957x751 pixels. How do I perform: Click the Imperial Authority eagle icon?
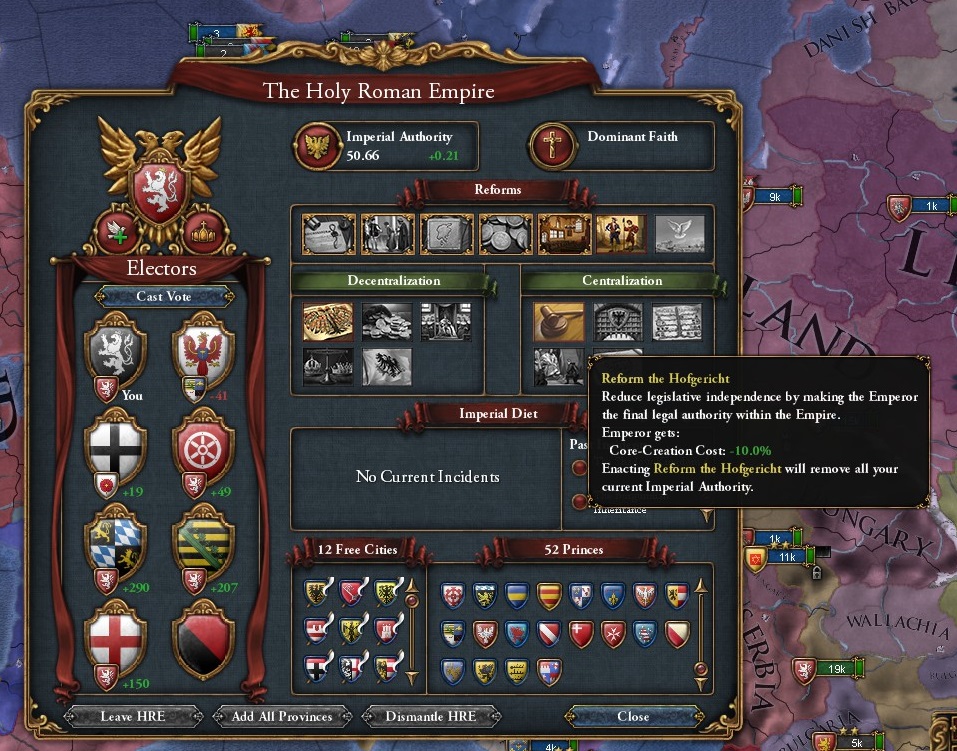click(318, 146)
